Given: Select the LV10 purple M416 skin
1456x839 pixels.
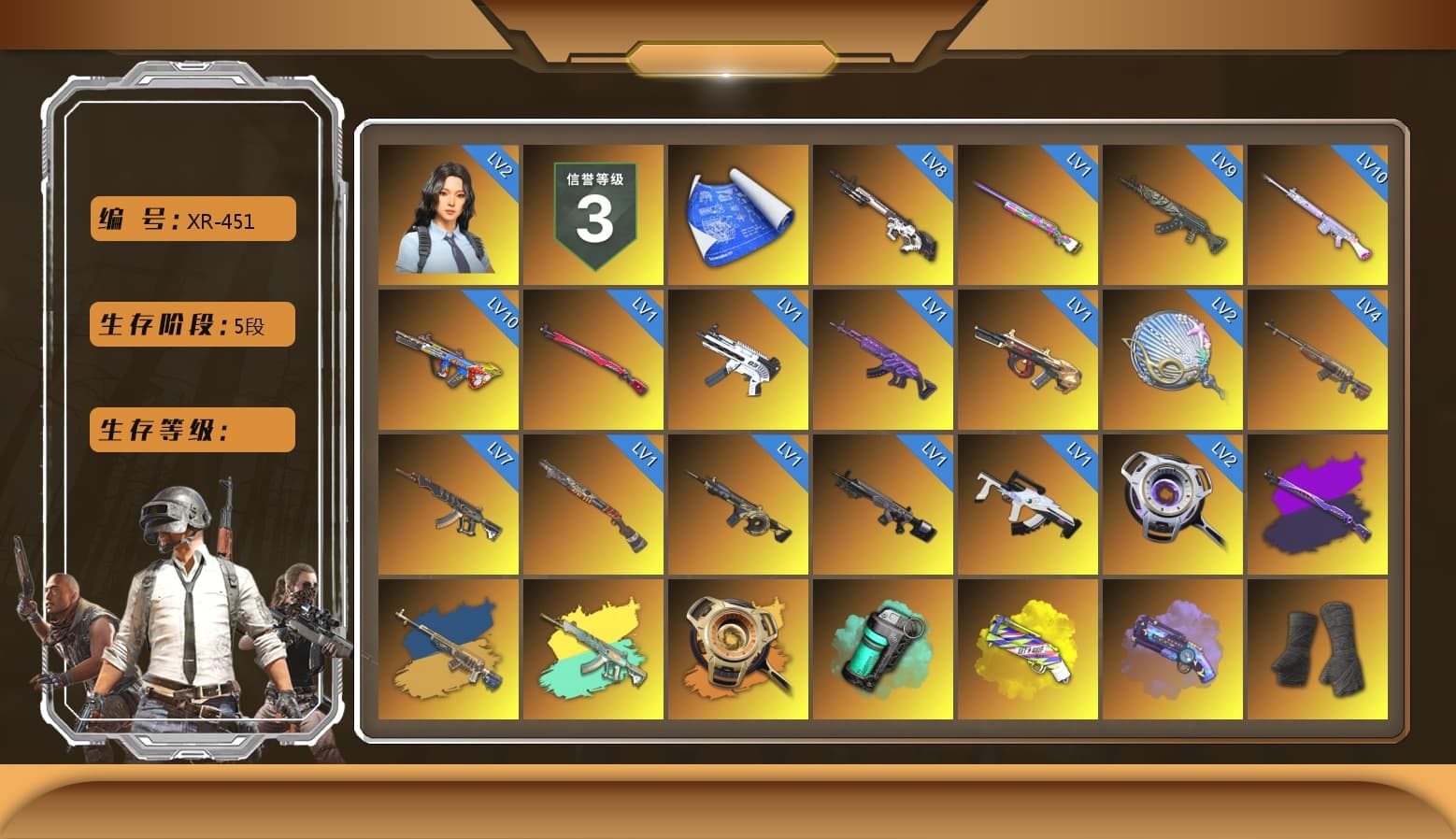Looking at the screenshot, I should (1320, 215).
